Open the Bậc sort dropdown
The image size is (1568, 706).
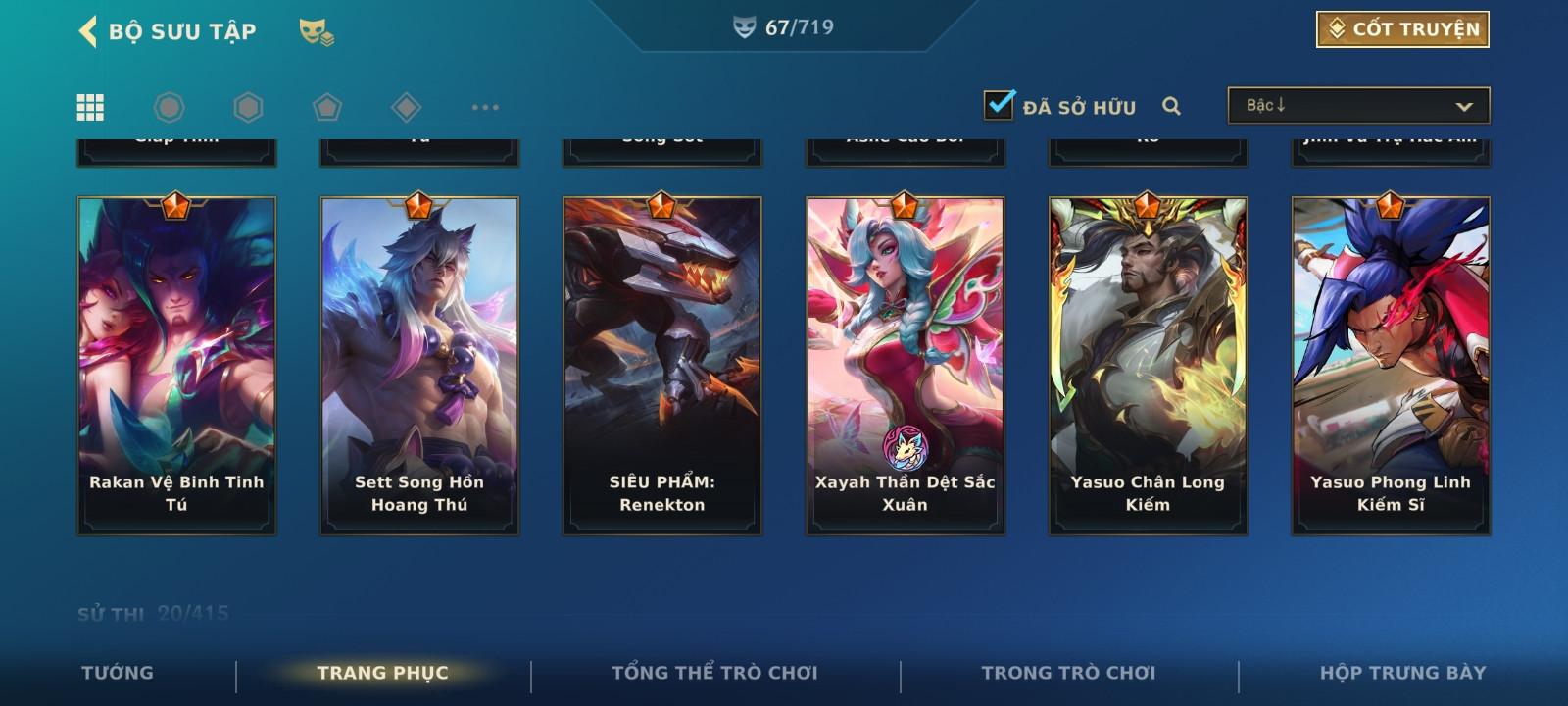coord(1358,106)
